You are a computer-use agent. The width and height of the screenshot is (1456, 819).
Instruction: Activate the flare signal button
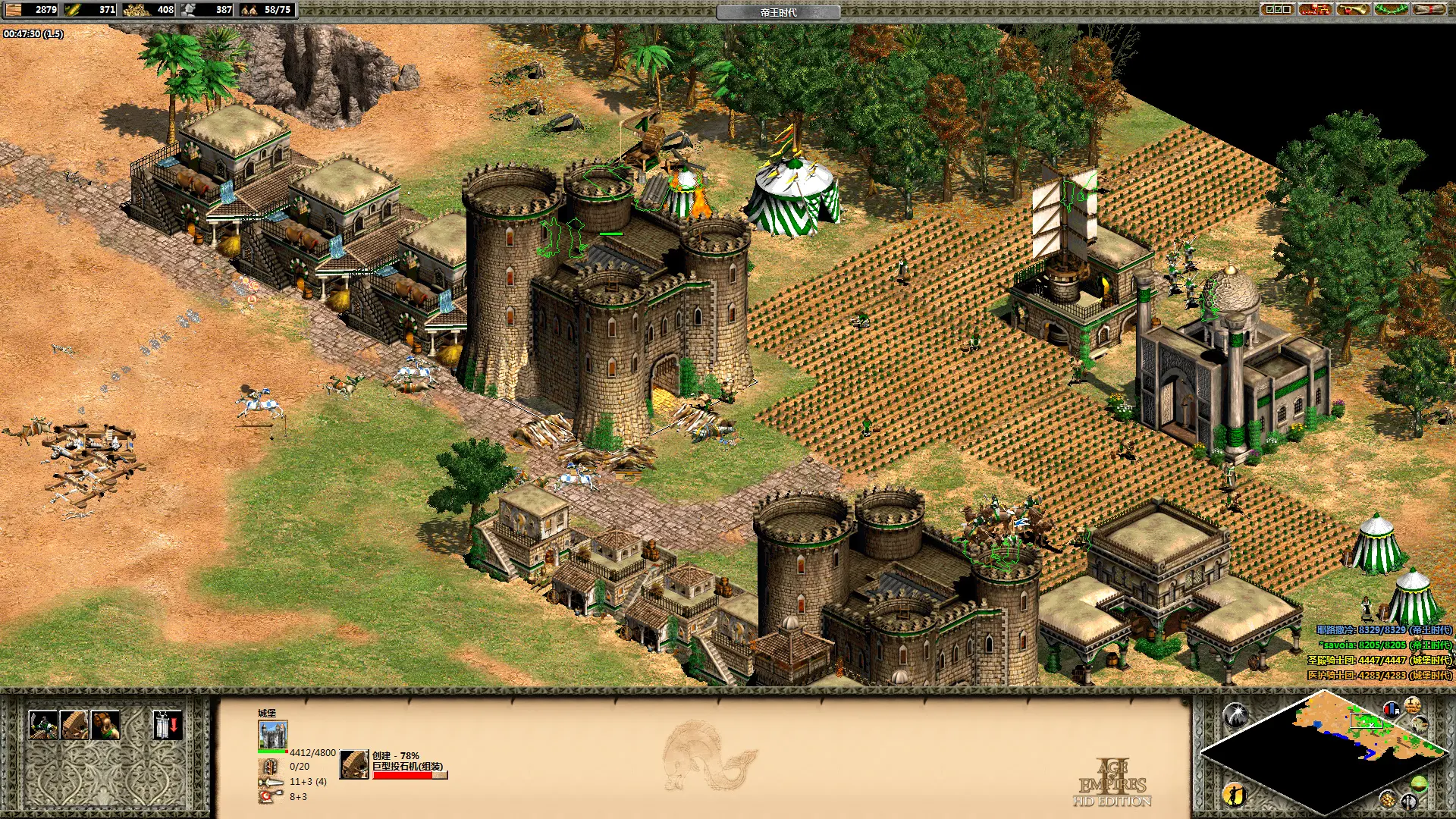[x=1235, y=714]
